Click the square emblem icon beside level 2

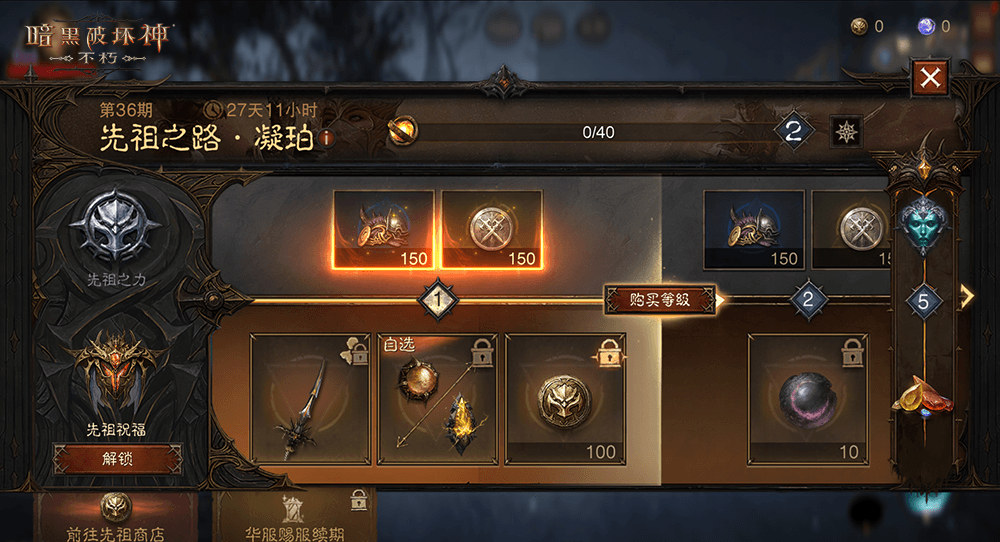pyautogui.click(x=846, y=131)
